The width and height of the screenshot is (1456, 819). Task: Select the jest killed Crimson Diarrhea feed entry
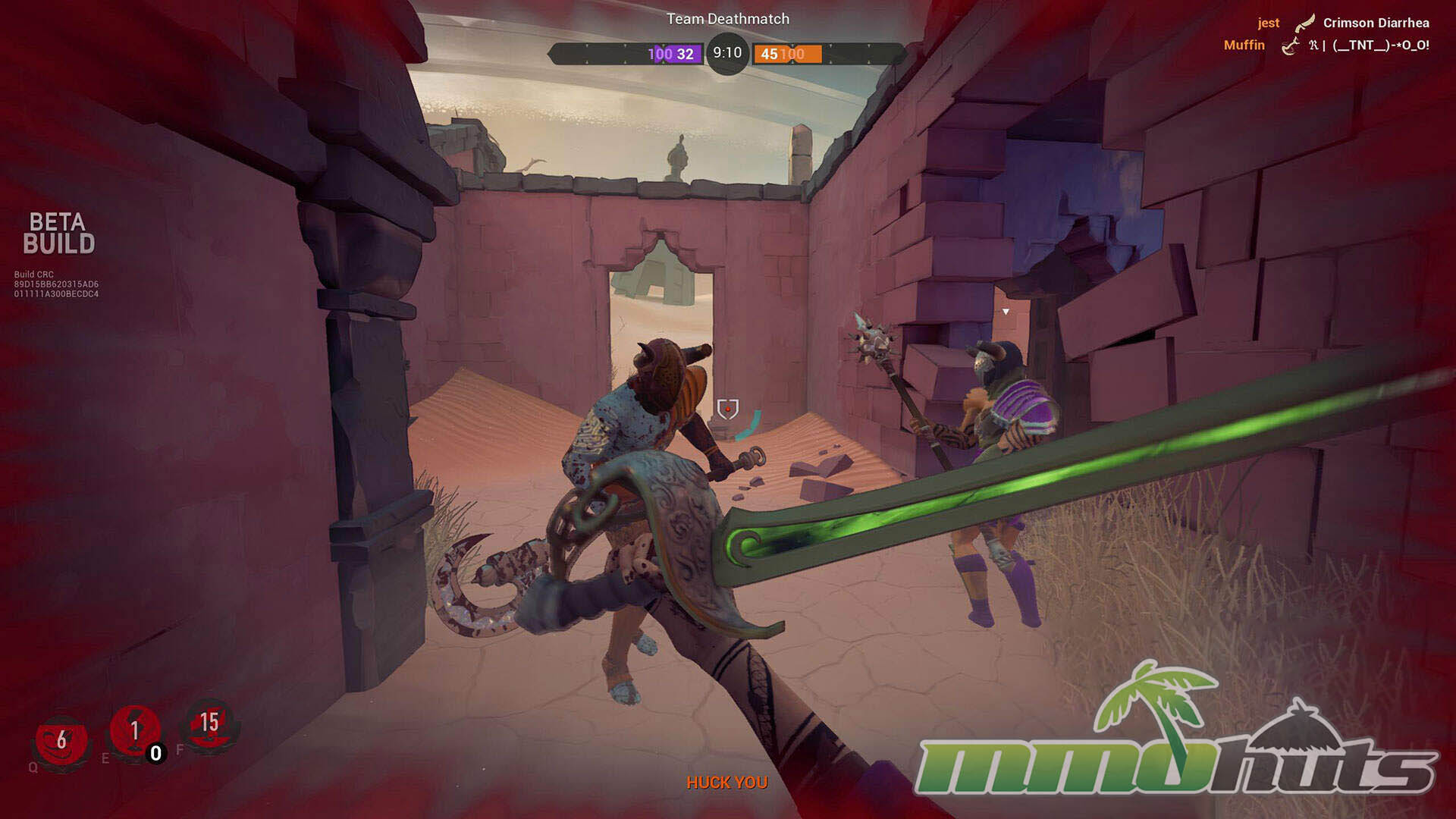point(1342,23)
